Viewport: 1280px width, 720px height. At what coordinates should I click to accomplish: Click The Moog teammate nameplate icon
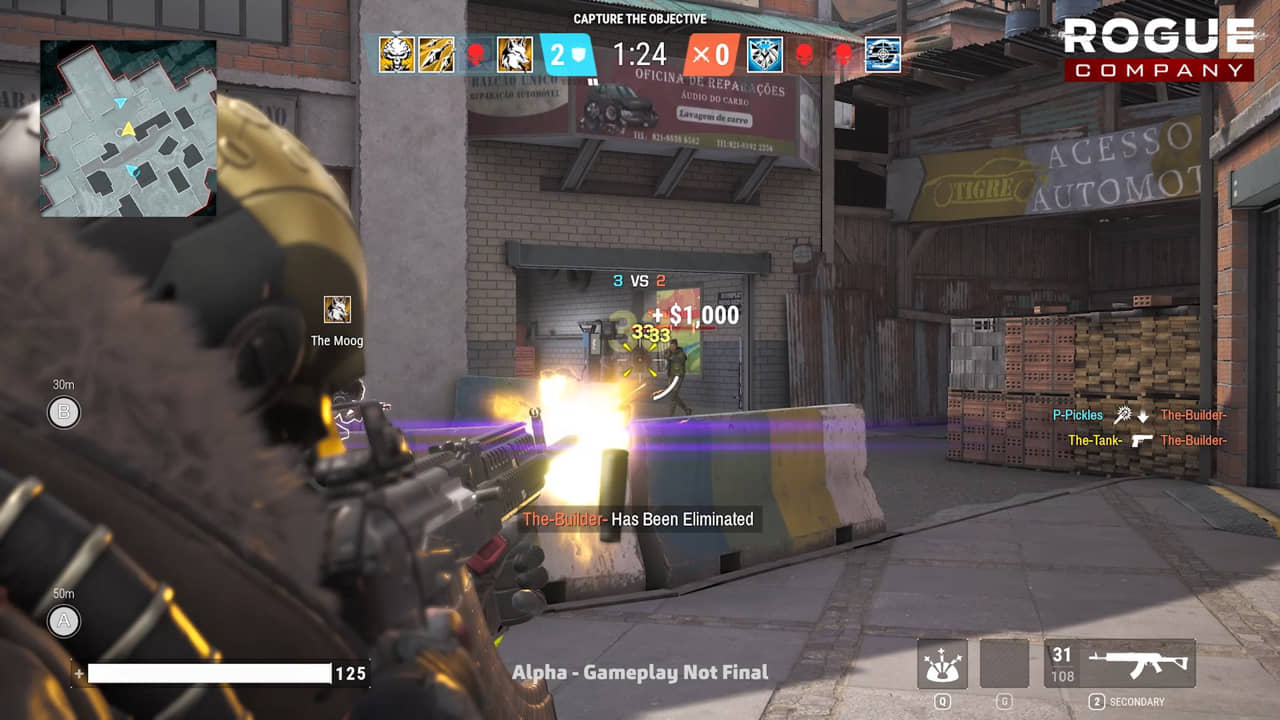(x=337, y=310)
